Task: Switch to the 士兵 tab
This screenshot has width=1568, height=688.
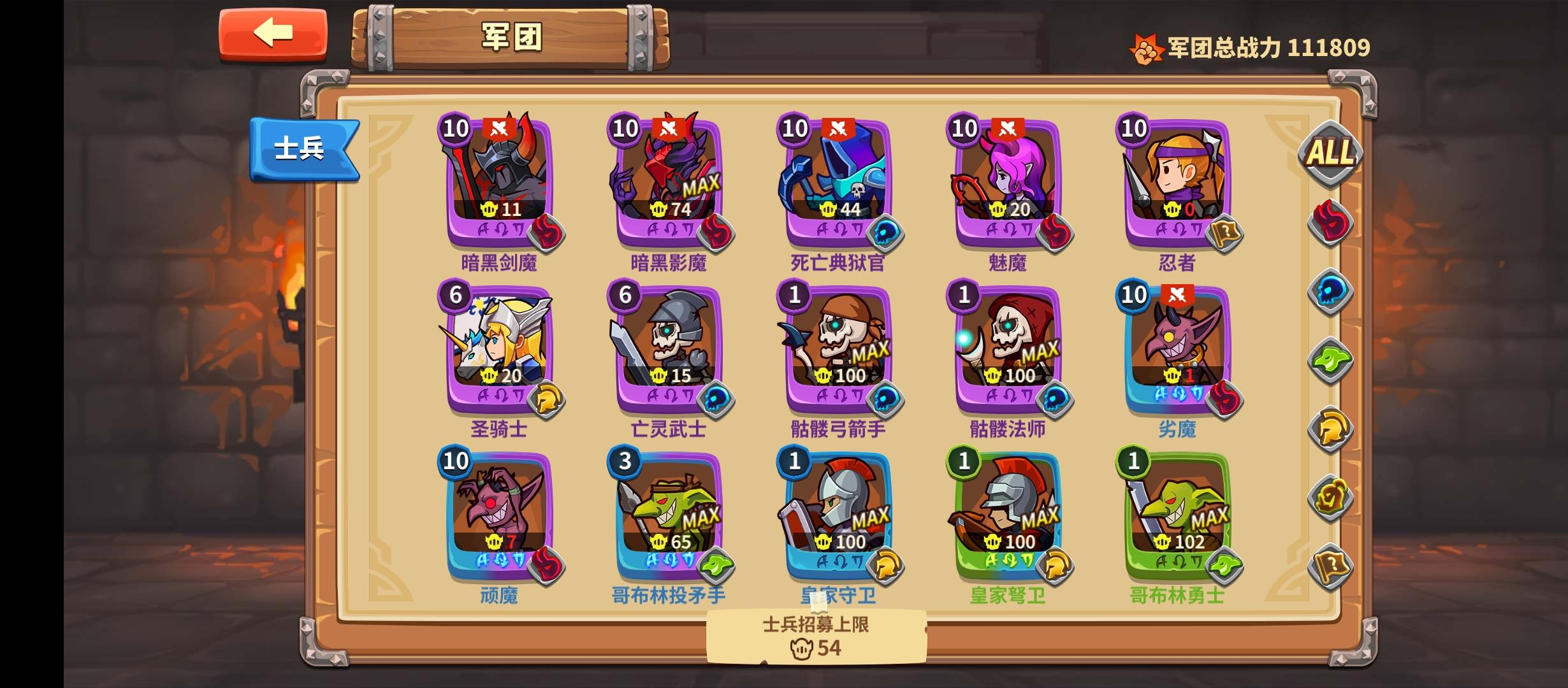Action: point(305,148)
